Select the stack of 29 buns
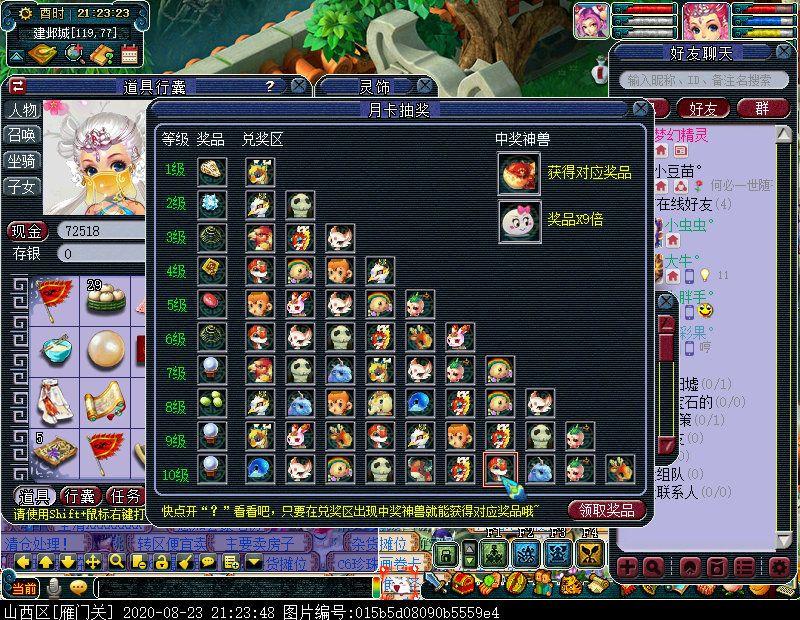 pos(104,297)
